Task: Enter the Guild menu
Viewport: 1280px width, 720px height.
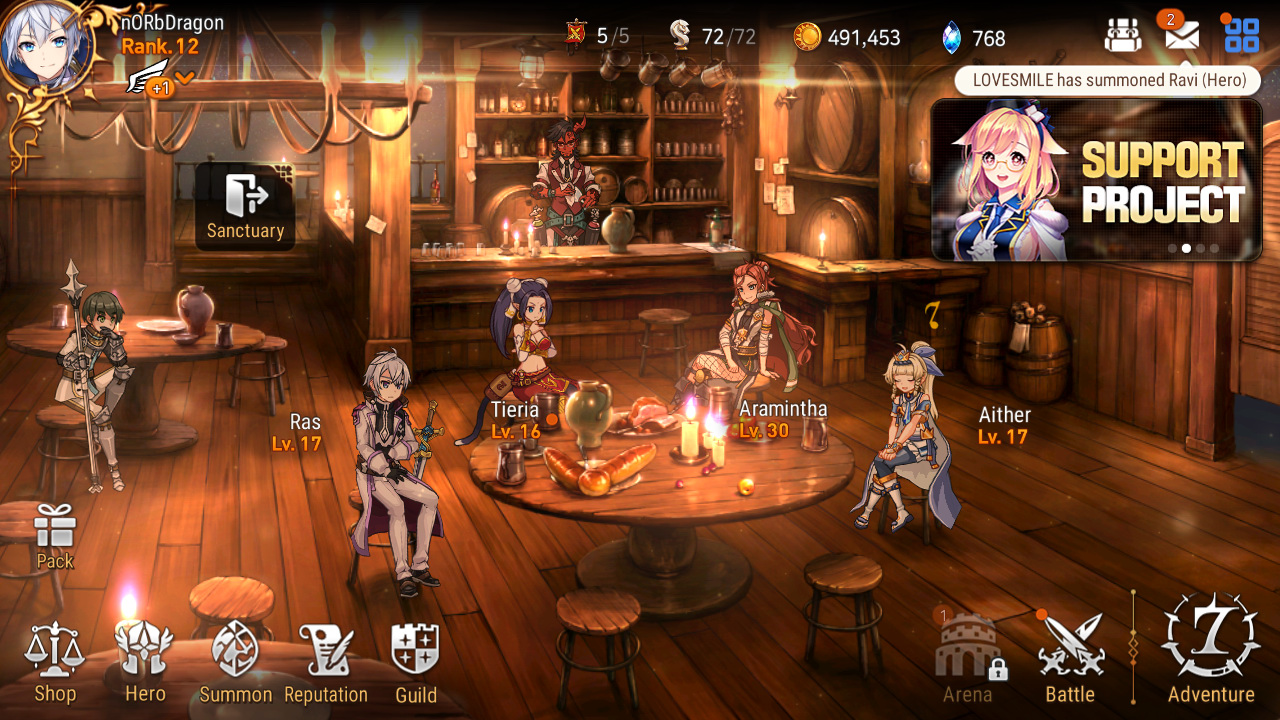Action: click(416, 662)
